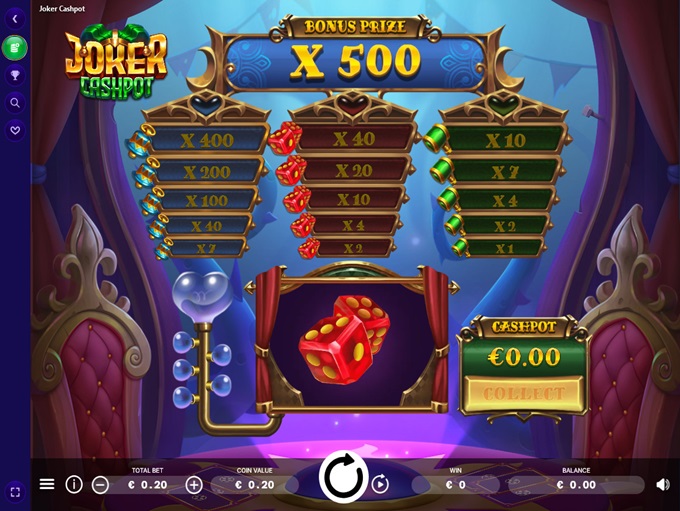Open the green coins sidebar button
Image resolution: width=680 pixels, height=511 pixels.
coord(15,47)
